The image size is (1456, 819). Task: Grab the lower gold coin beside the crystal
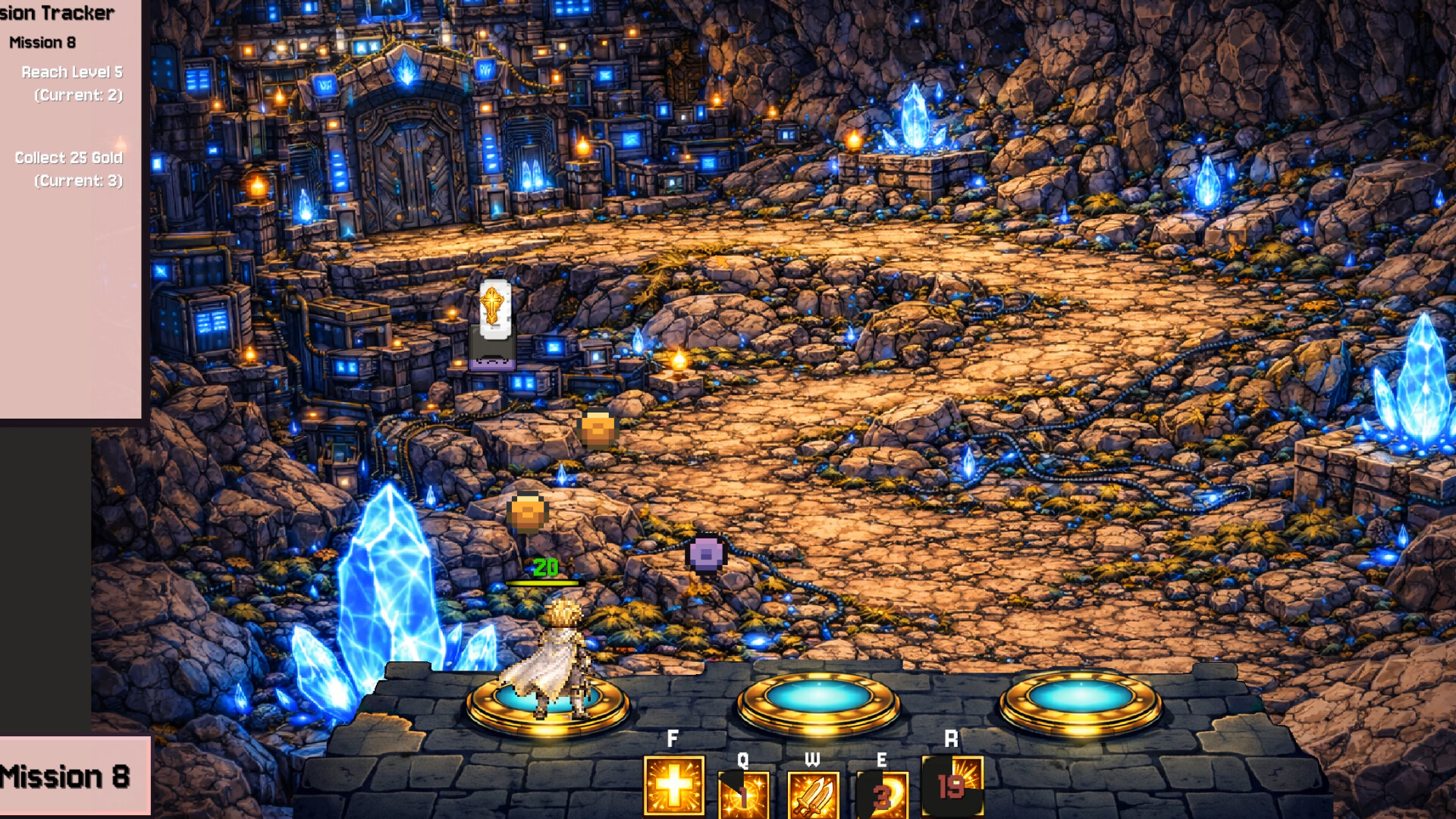527,513
